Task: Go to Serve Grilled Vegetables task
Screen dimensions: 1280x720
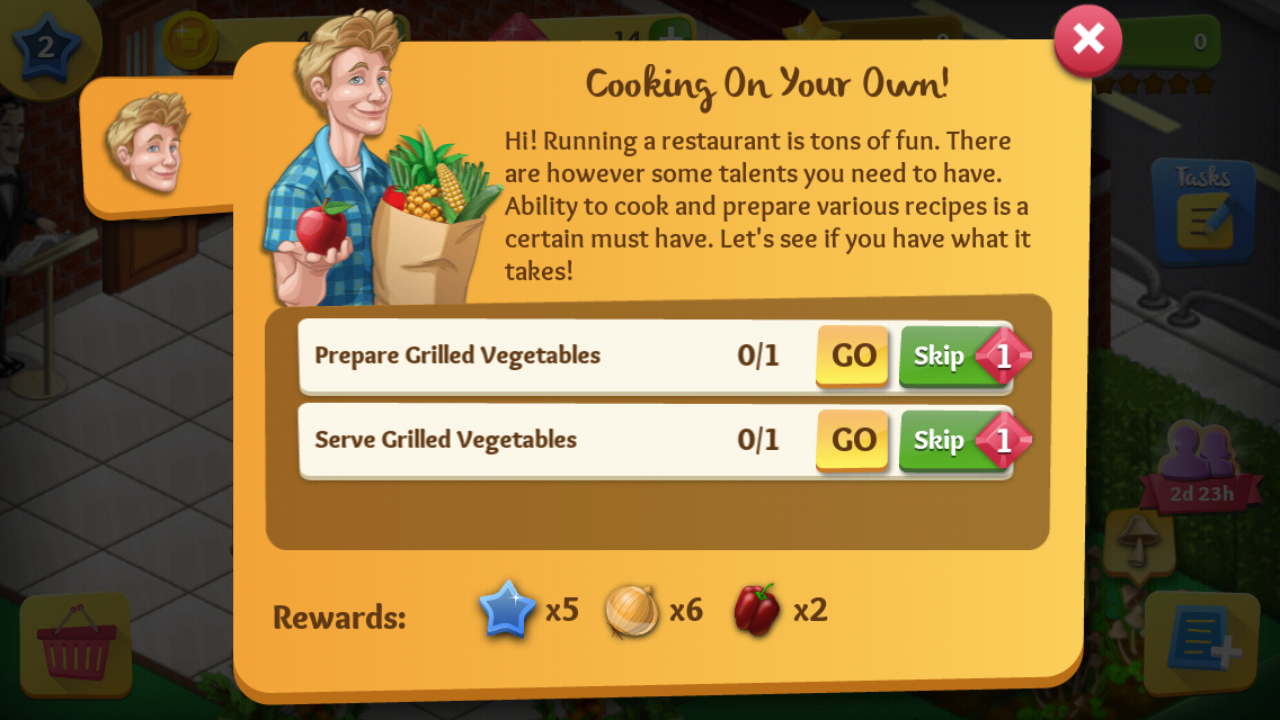Action: 853,440
